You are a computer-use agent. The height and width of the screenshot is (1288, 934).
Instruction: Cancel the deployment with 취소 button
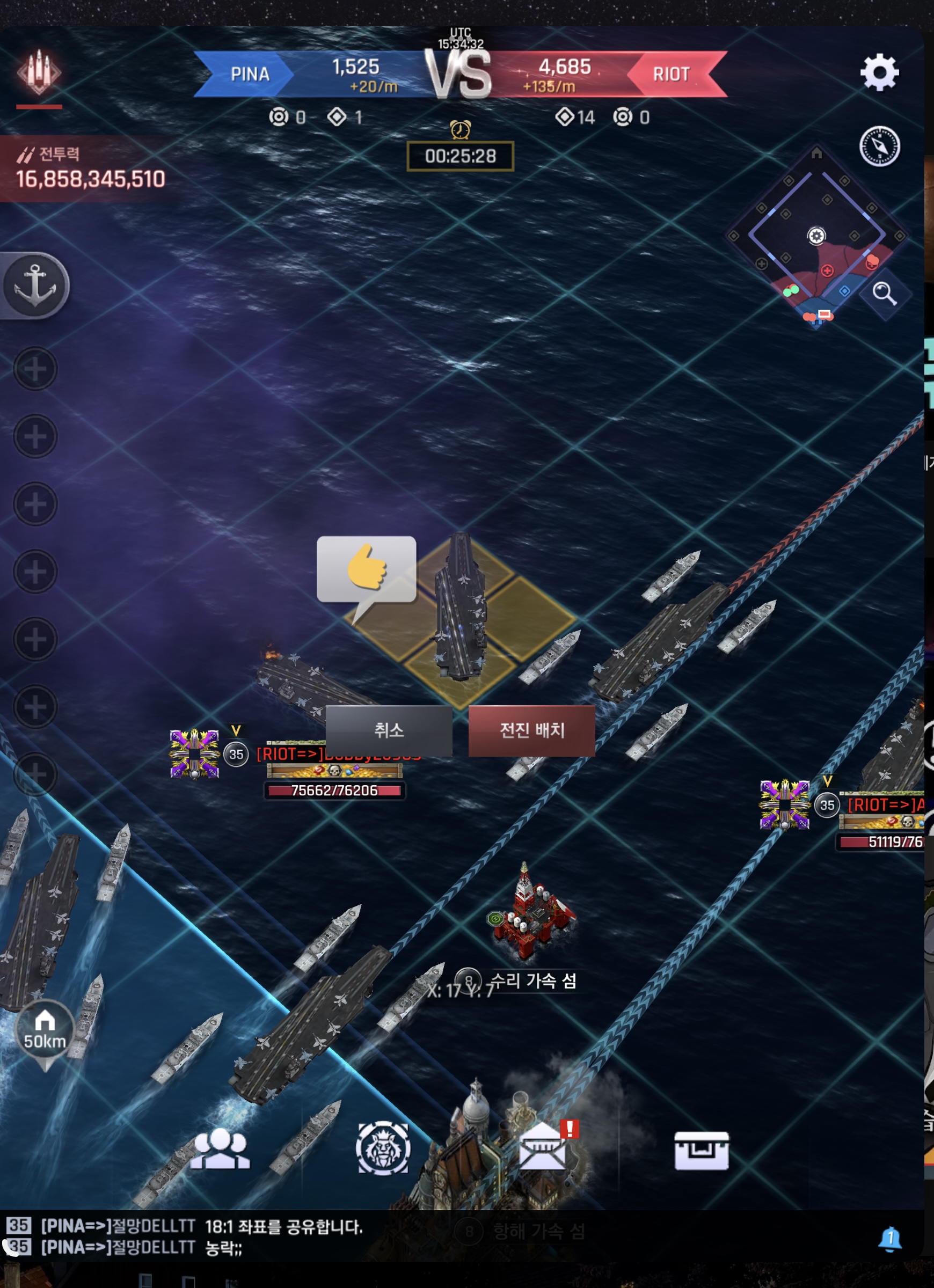[389, 730]
